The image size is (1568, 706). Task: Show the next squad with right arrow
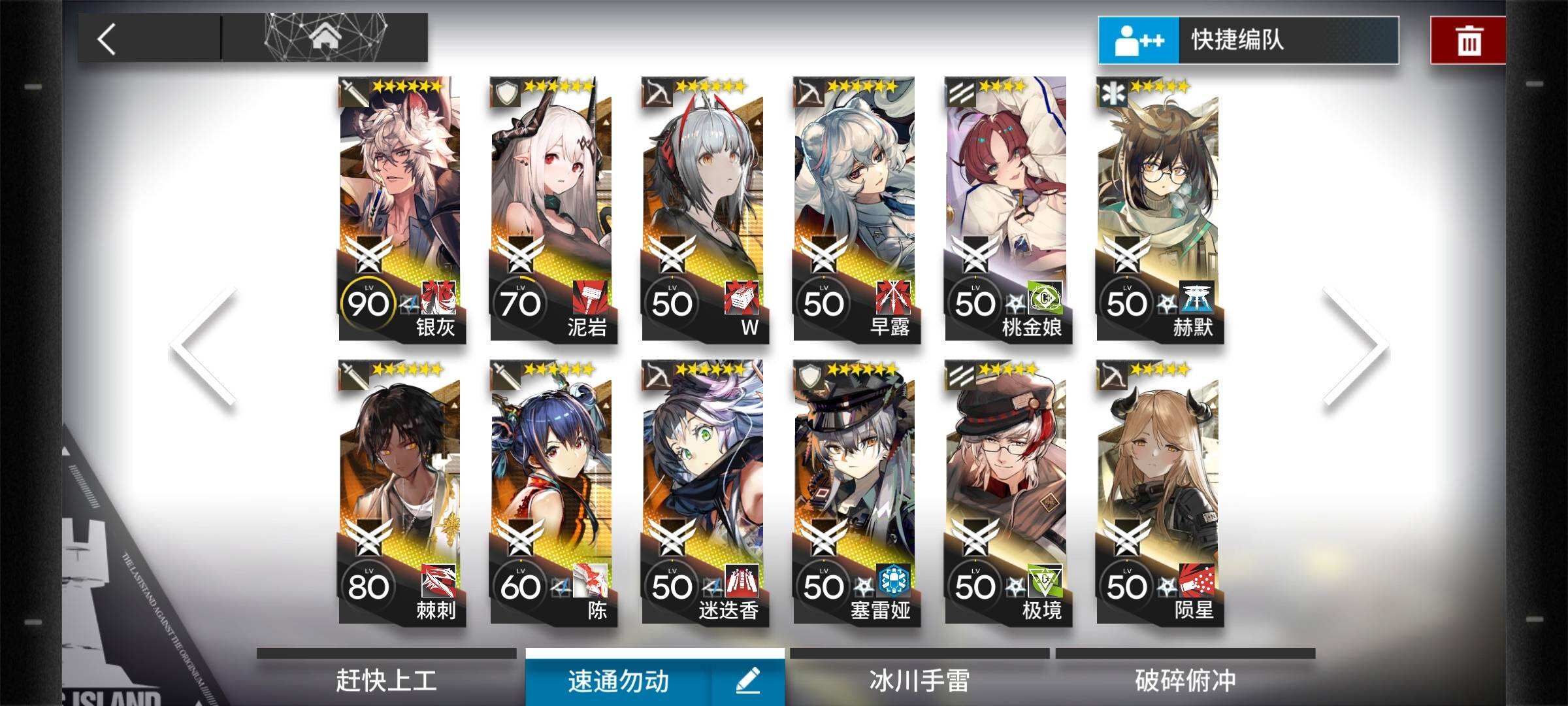[1356, 346]
